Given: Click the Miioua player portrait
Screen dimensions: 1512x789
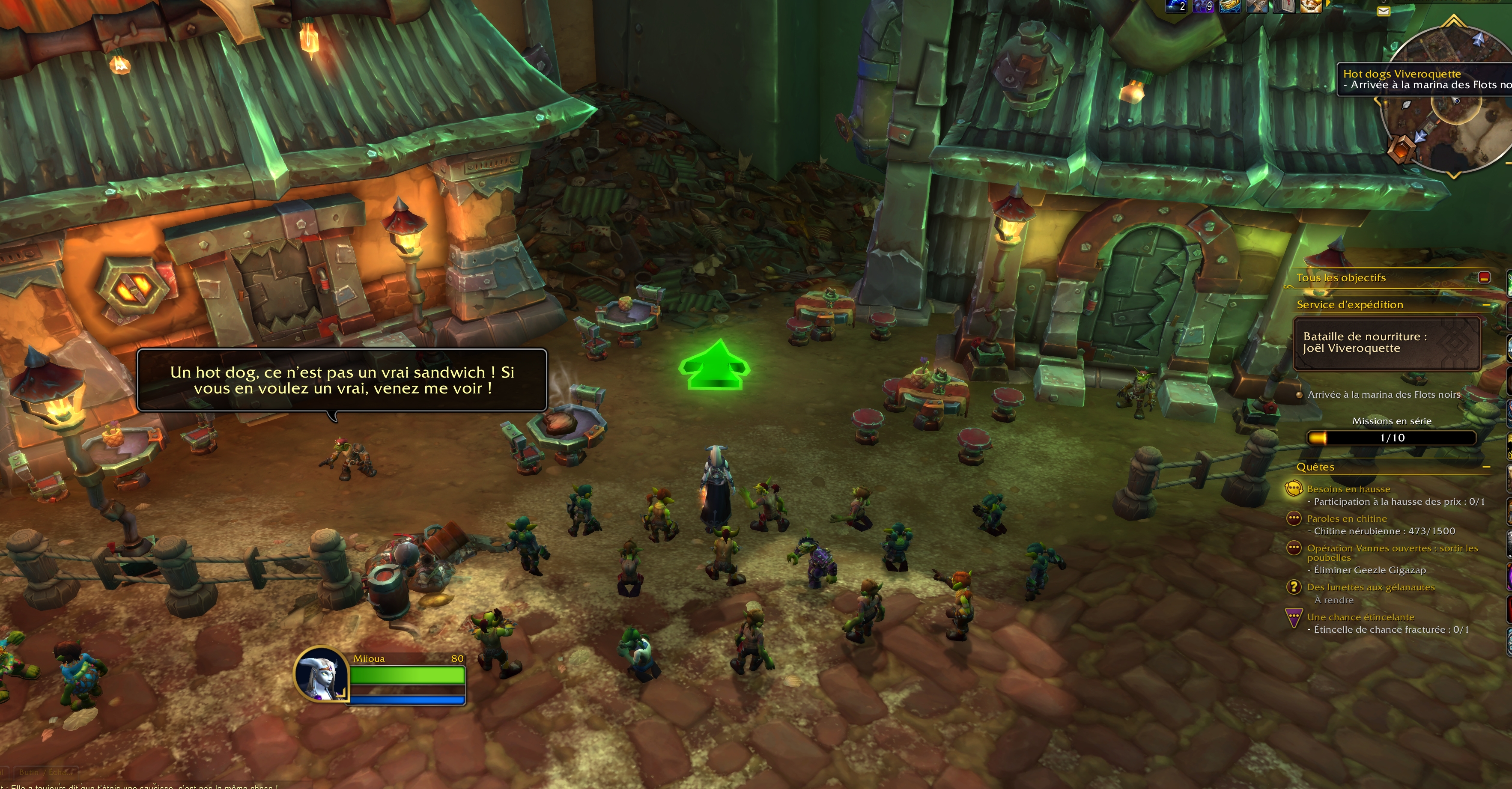Looking at the screenshot, I should [x=320, y=674].
